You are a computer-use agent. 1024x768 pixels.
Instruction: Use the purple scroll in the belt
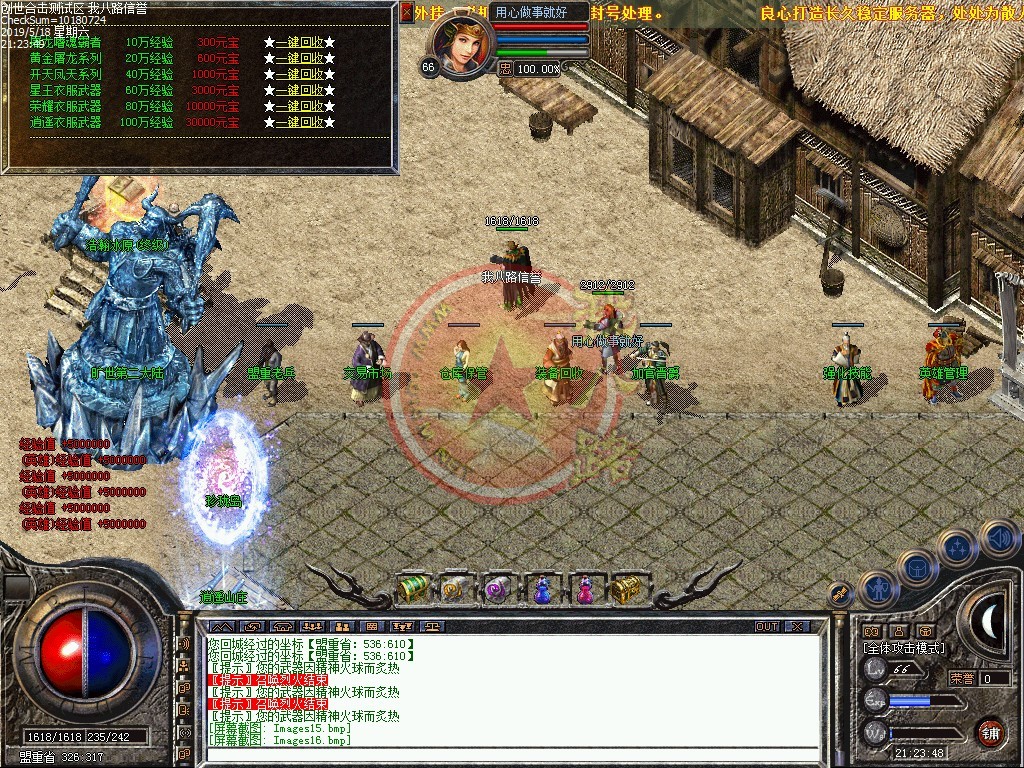tap(497, 590)
